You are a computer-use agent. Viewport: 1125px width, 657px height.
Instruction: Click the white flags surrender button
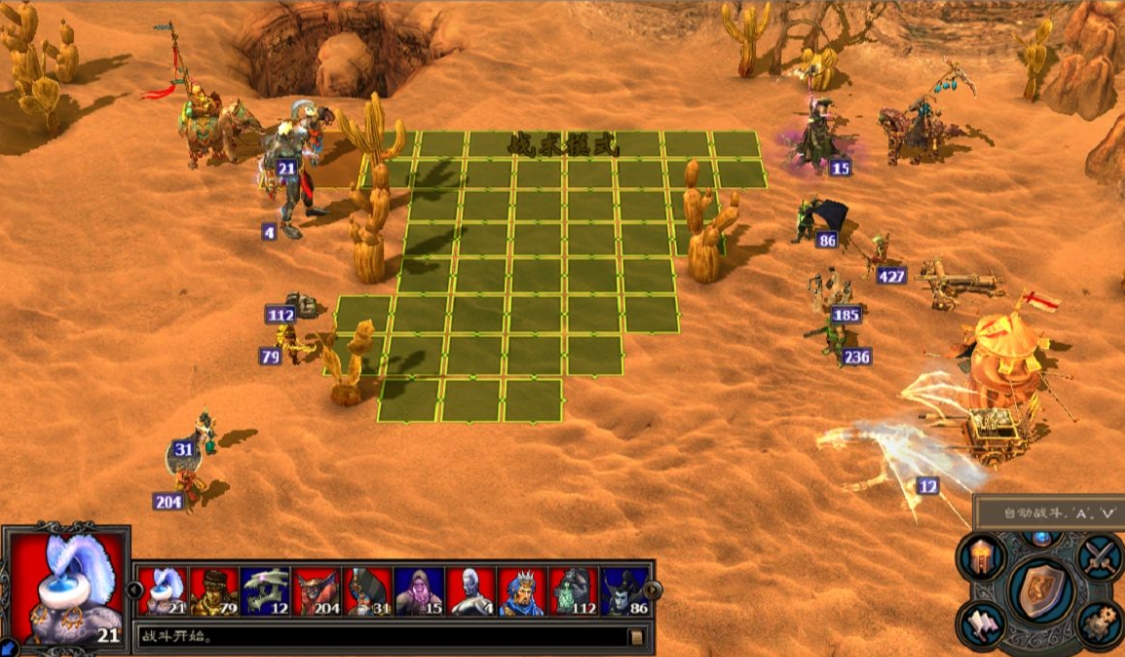[981, 624]
